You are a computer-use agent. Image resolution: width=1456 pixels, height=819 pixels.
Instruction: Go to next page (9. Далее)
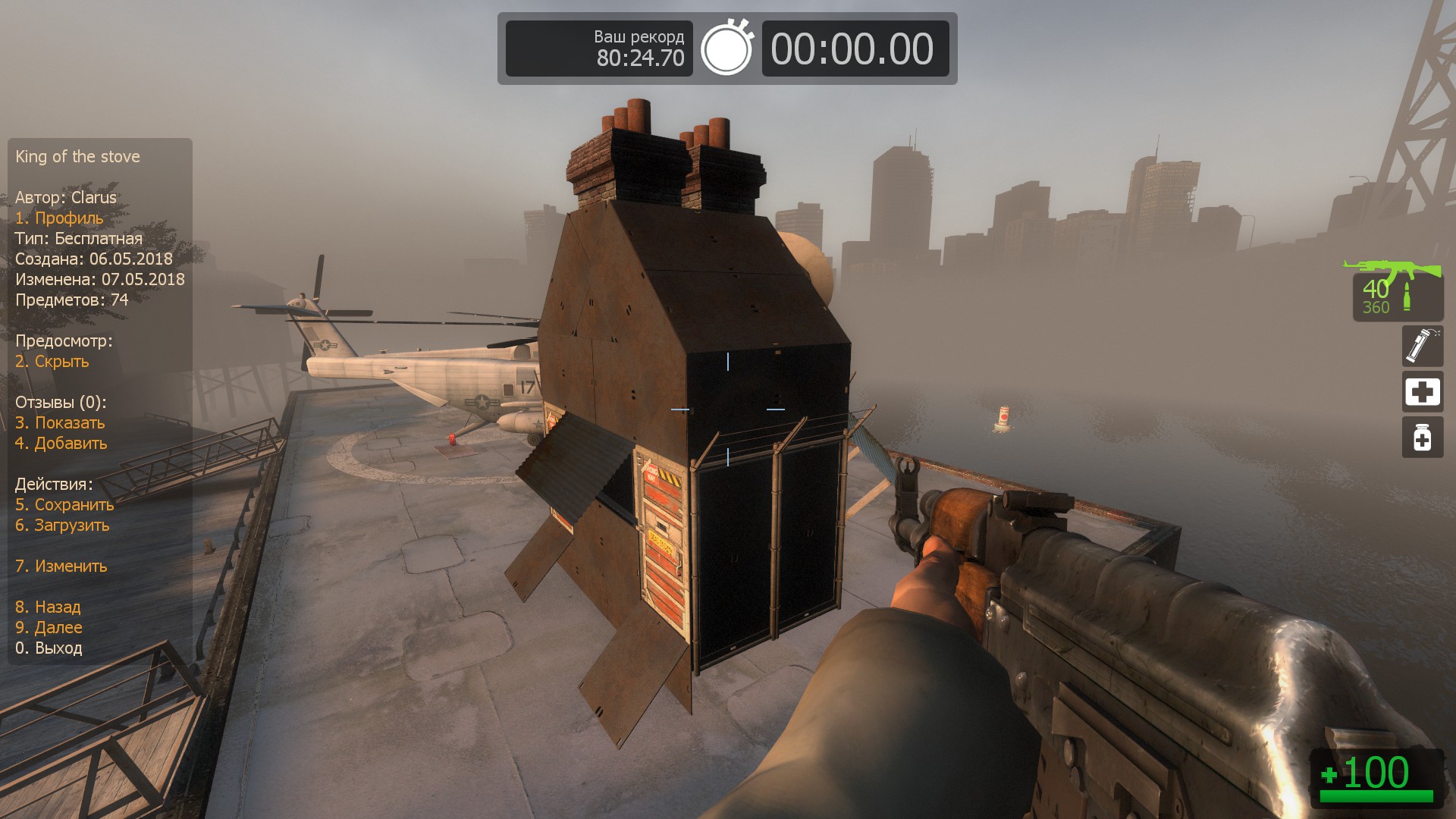tap(49, 628)
